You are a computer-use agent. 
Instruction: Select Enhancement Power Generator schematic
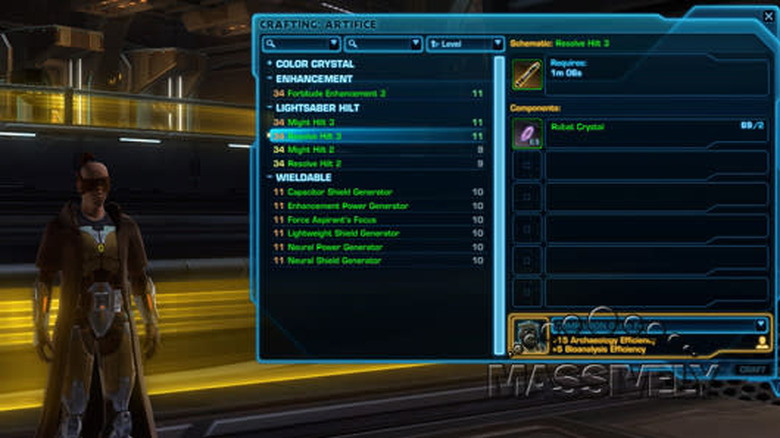[x=347, y=206]
